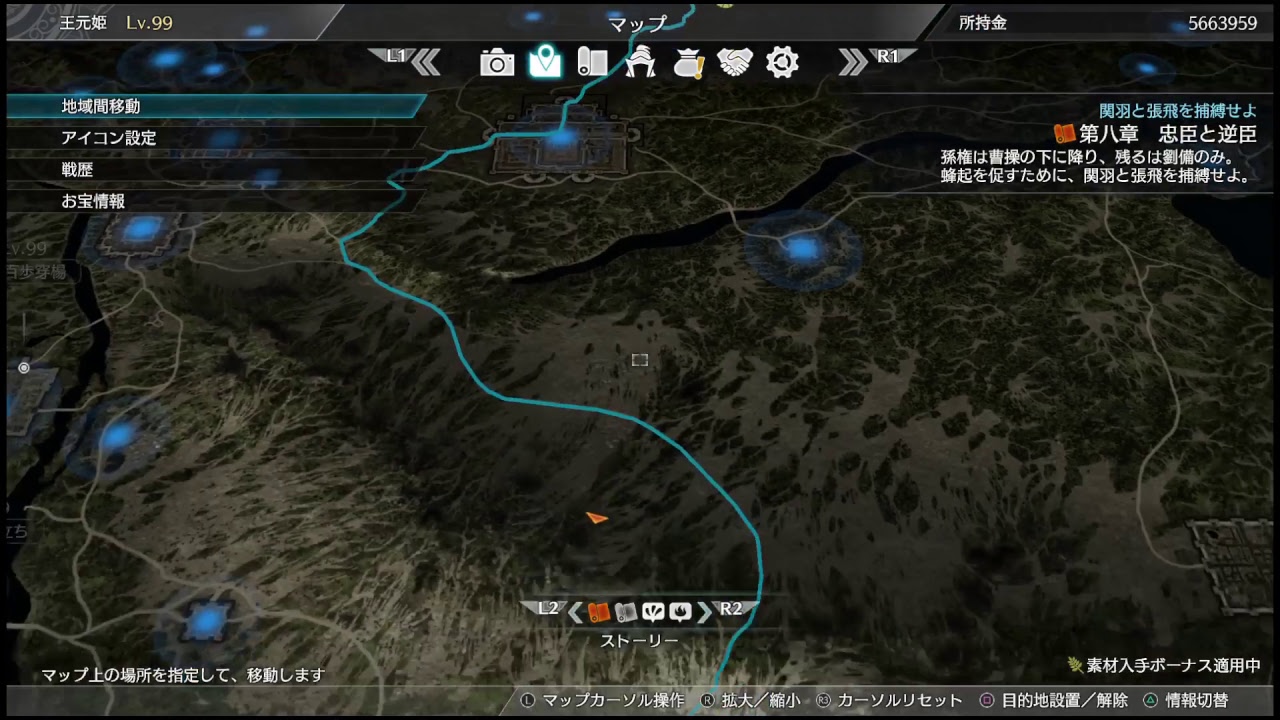Select 地域間移動 menu entry

[100, 106]
